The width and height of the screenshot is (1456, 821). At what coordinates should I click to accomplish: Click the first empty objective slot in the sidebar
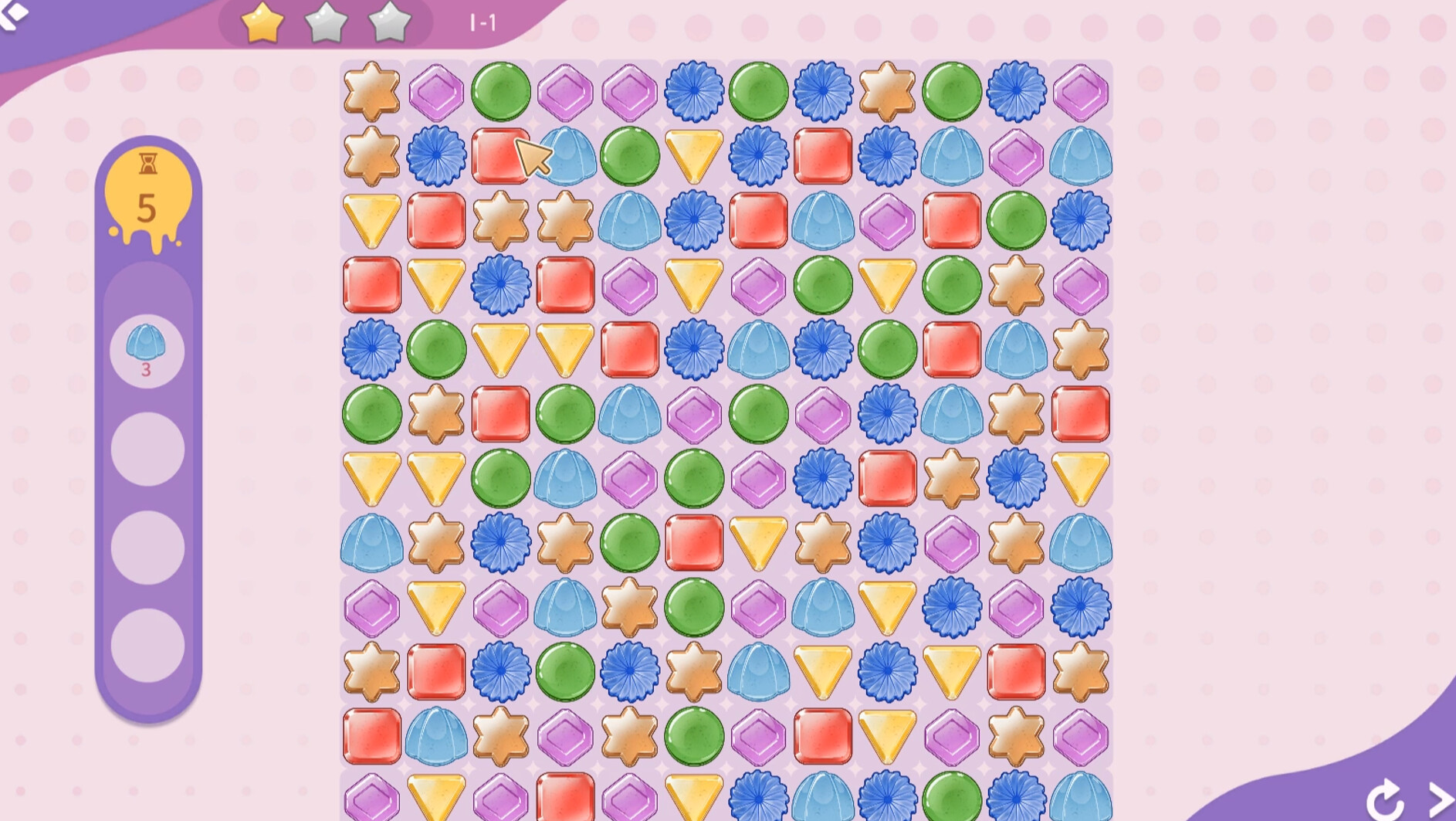click(146, 448)
